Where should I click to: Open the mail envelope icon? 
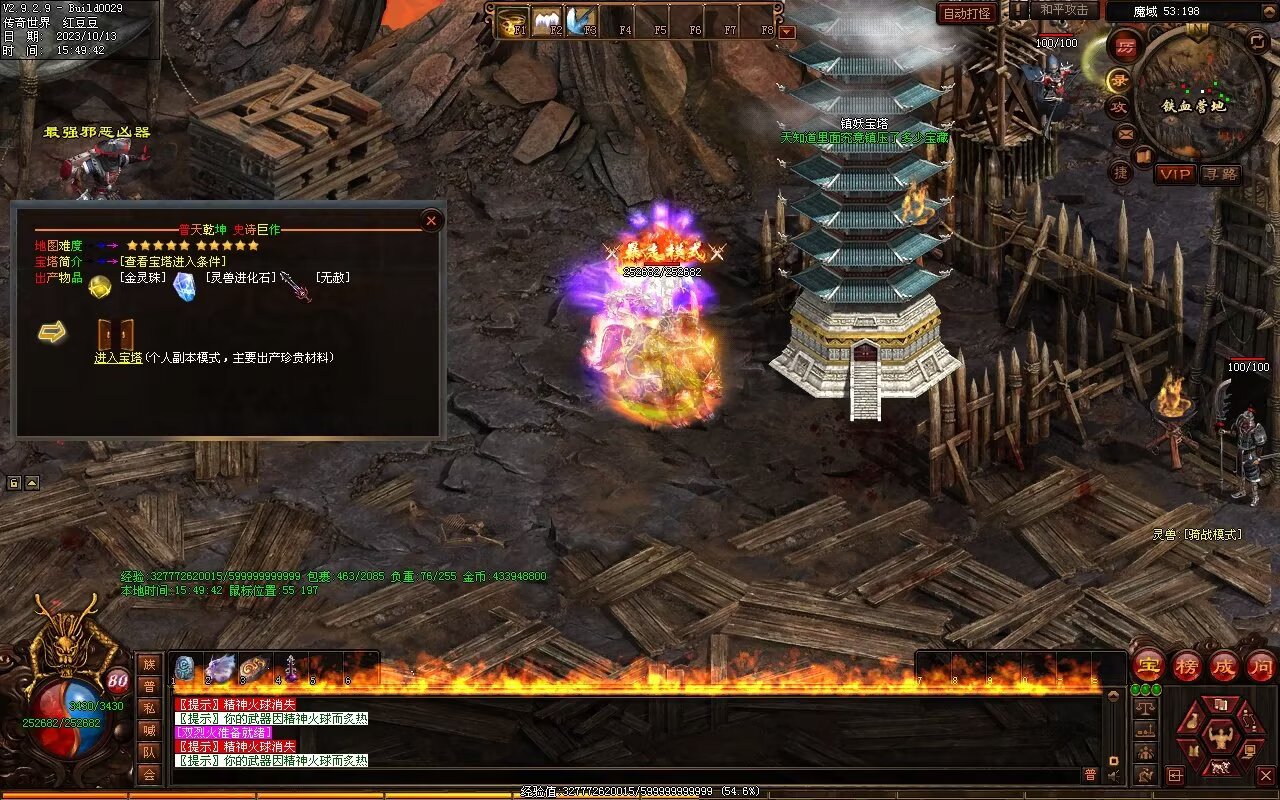tap(1125, 133)
